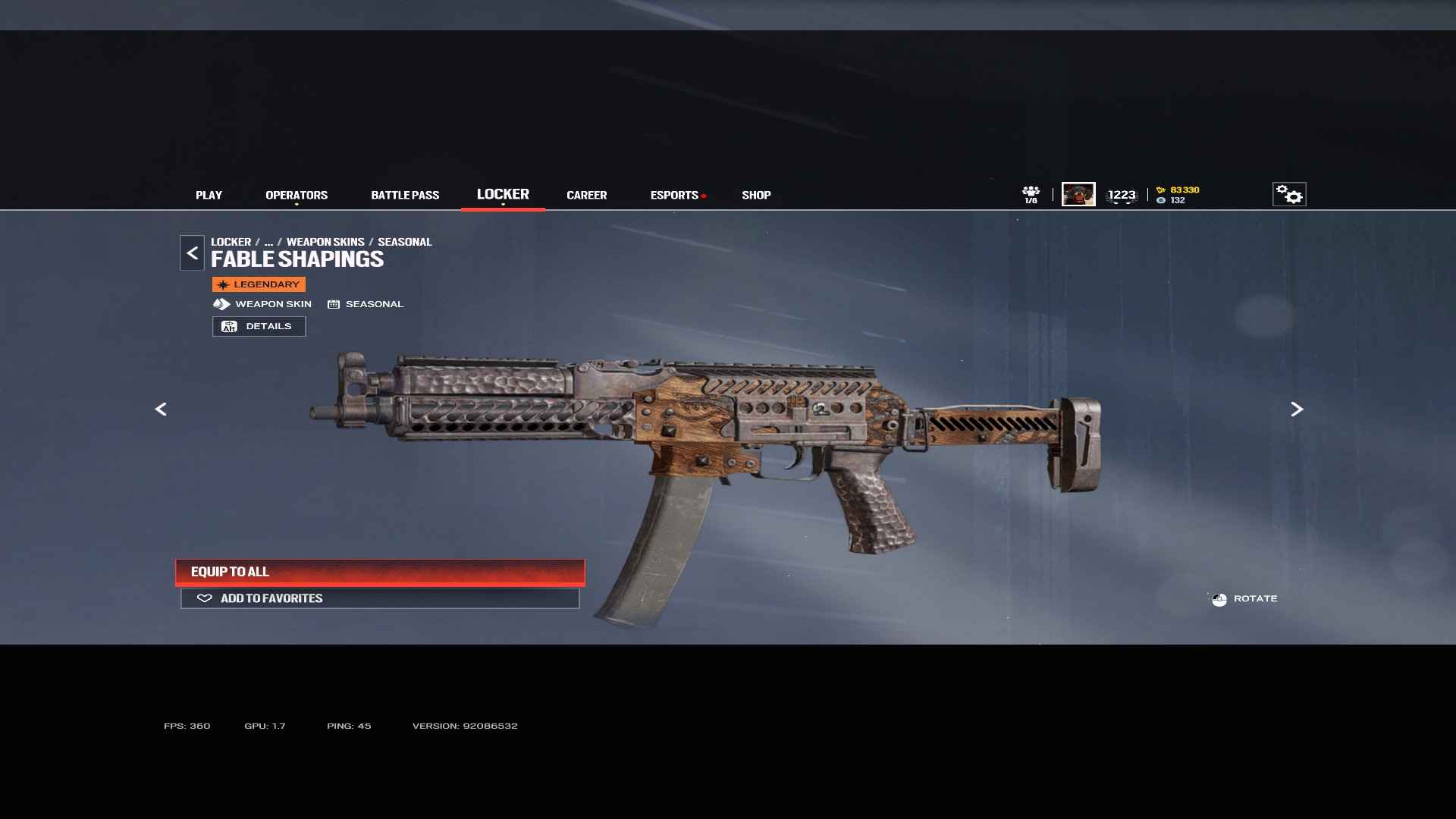1456x819 pixels.
Task: Open the currency balance display
Action: click(x=1178, y=195)
